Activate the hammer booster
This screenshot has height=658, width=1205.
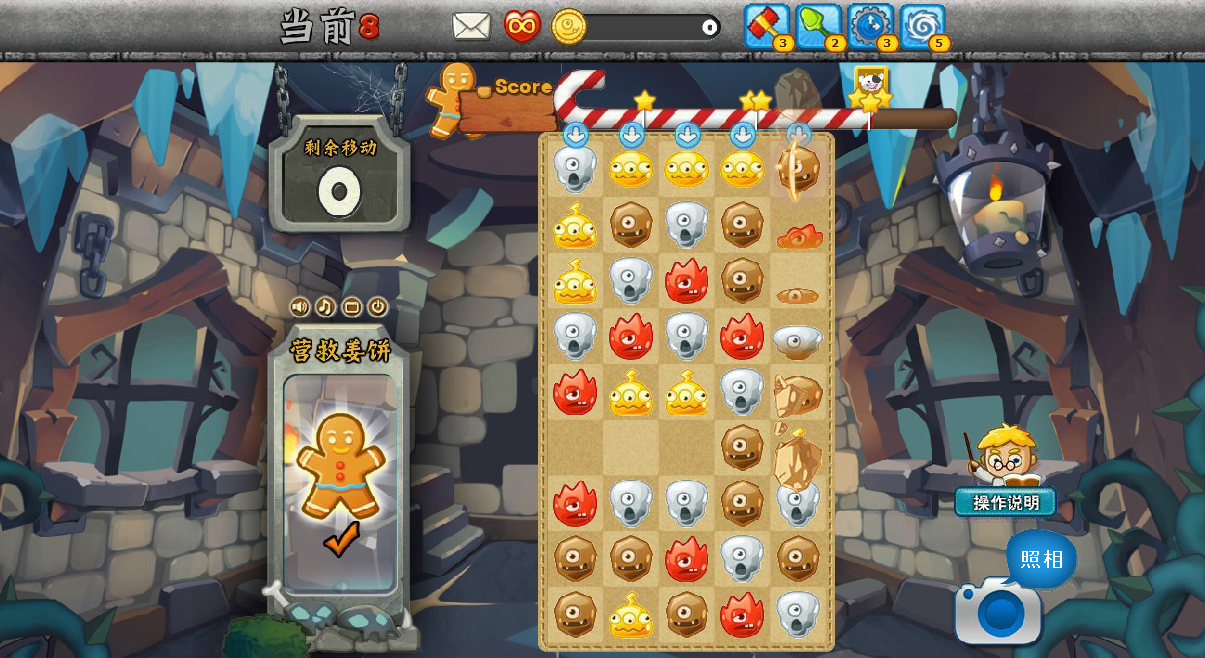click(766, 25)
